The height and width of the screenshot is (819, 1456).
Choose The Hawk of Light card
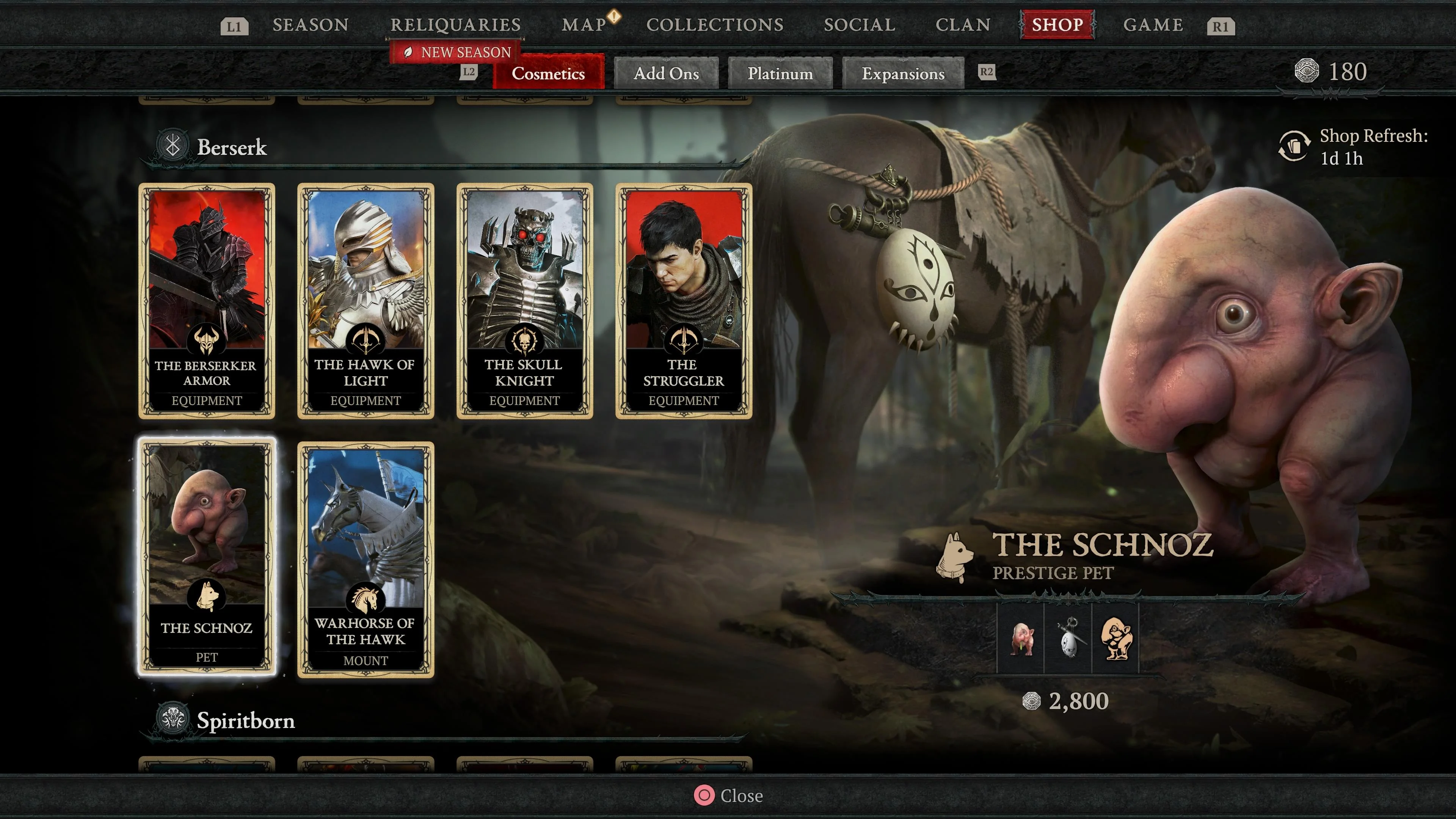(366, 301)
